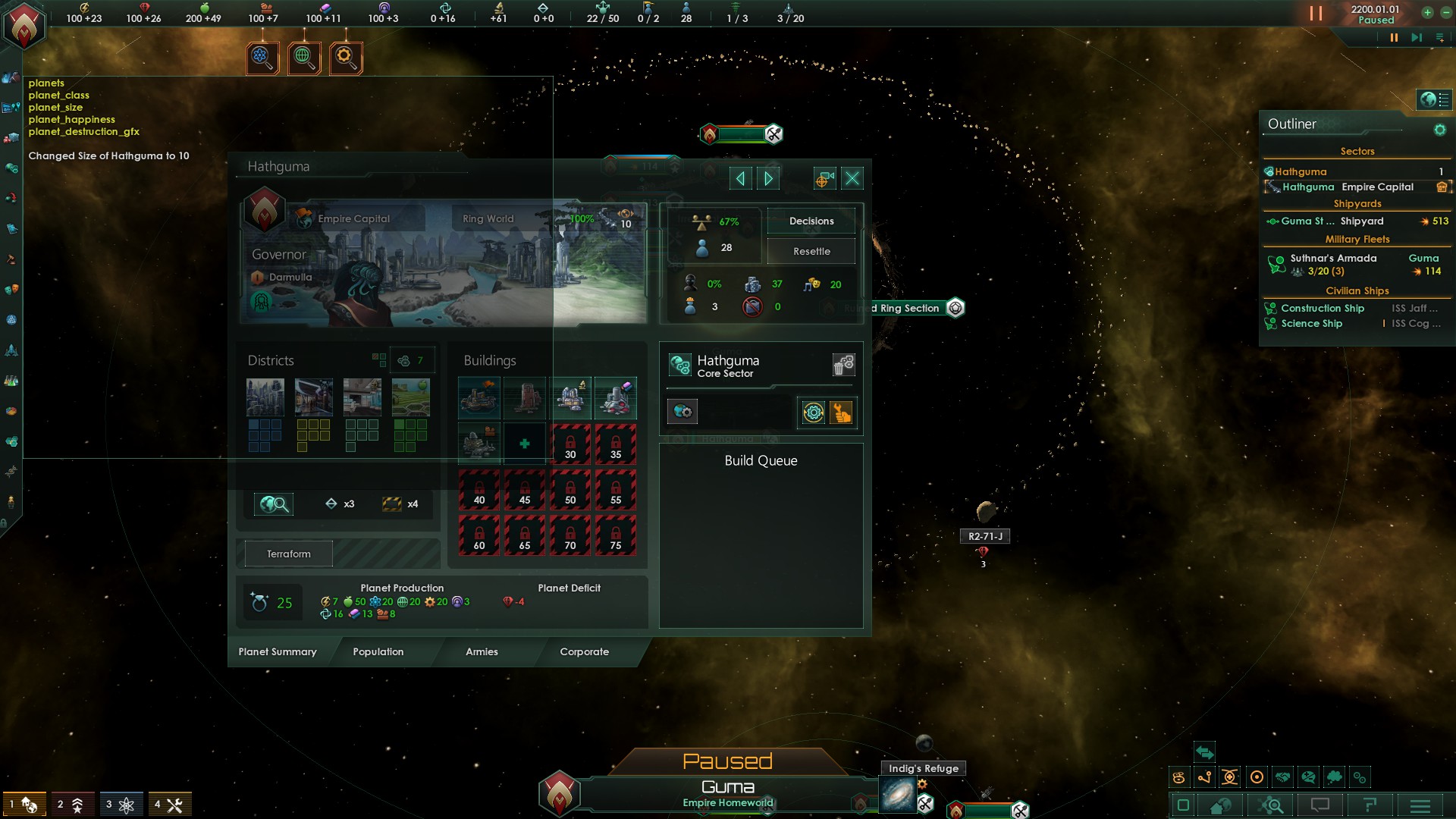Screen dimensions: 1456x819
Task: Click the Resettle button
Action: (x=811, y=251)
